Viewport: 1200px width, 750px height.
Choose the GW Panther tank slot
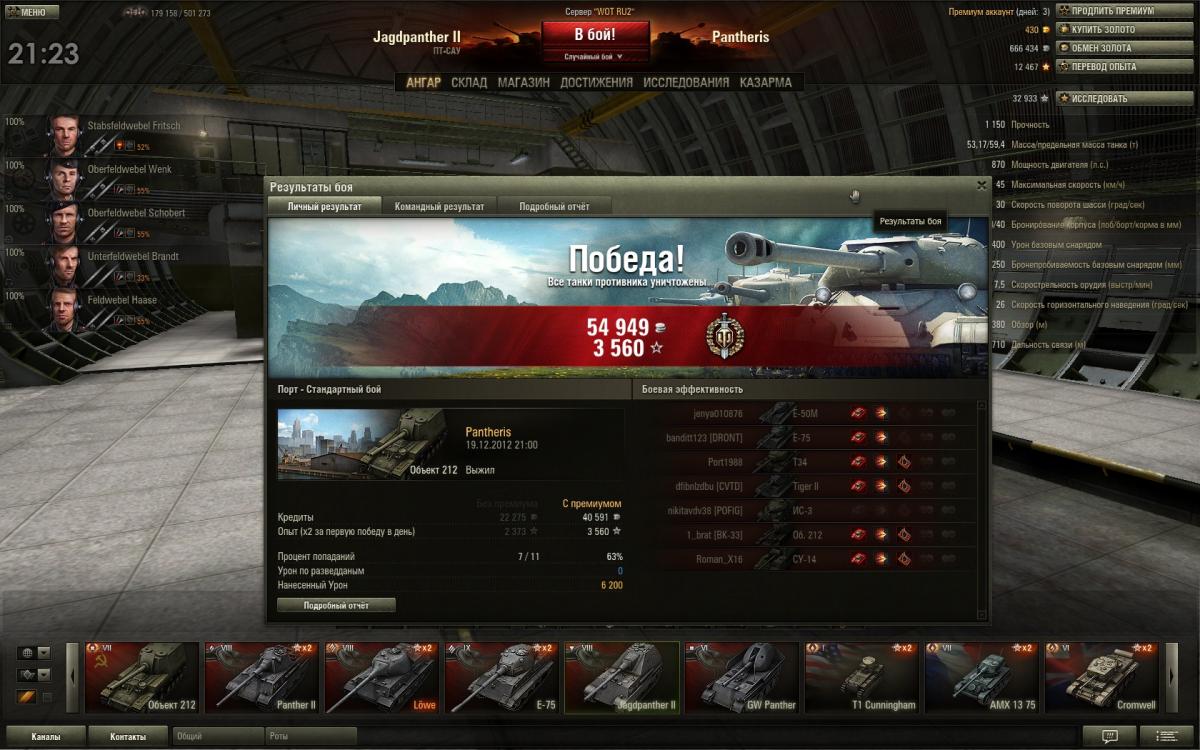[742, 677]
